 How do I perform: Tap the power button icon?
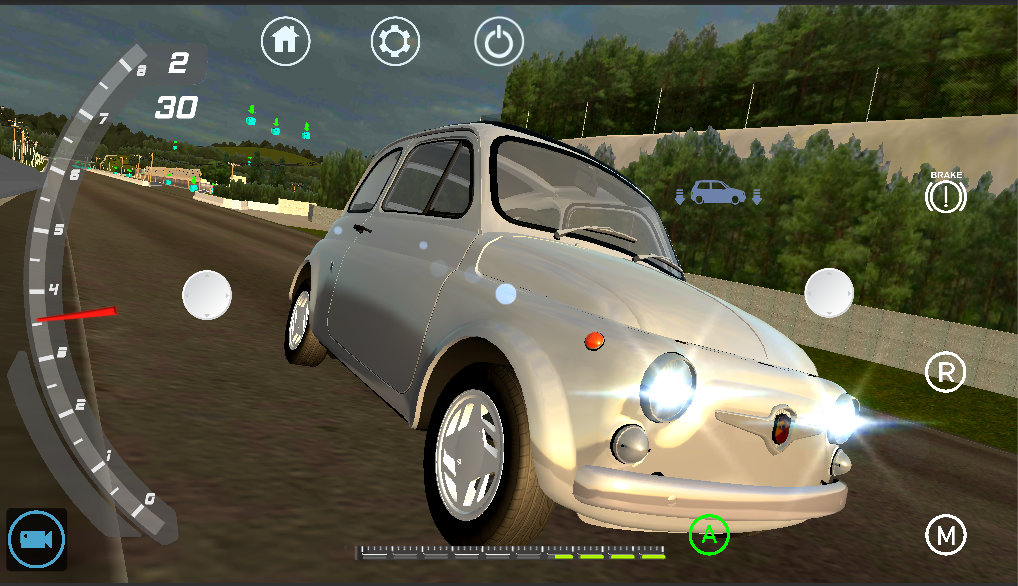499,42
